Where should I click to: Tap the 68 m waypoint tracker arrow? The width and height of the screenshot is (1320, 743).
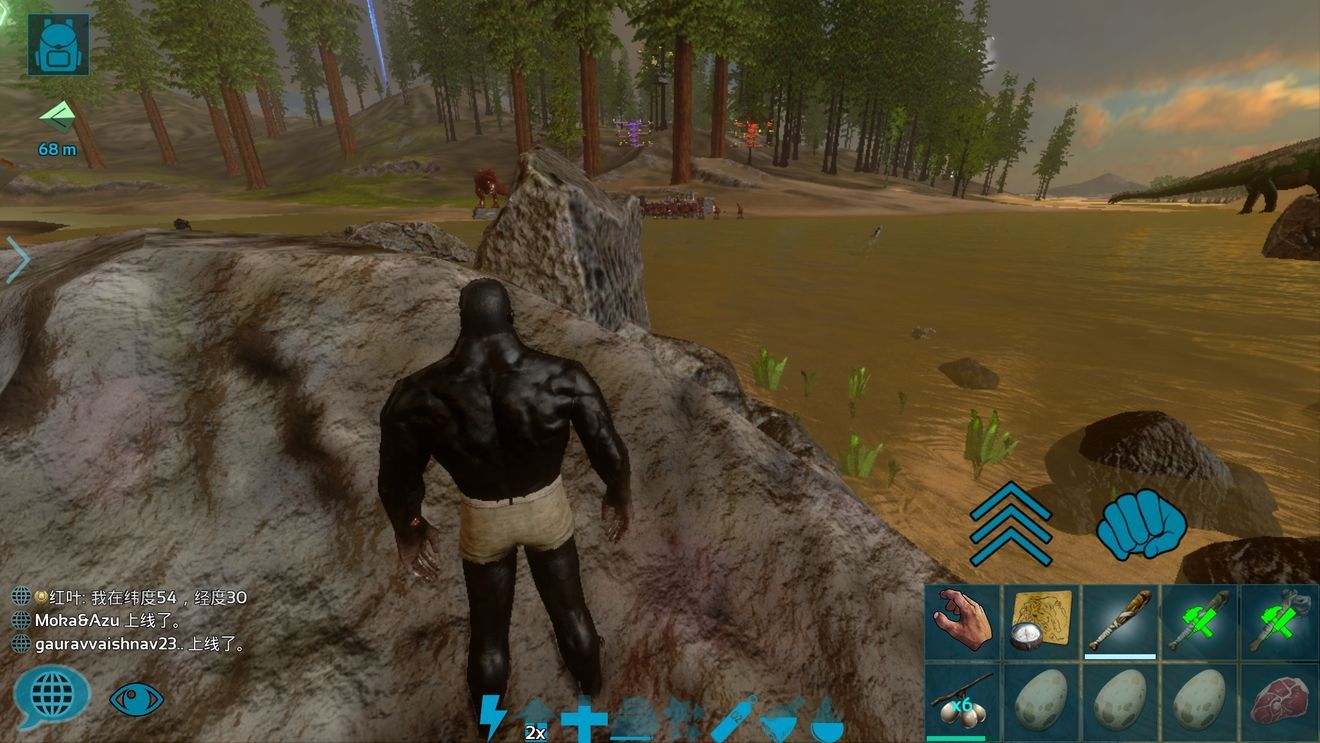[x=58, y=117]
